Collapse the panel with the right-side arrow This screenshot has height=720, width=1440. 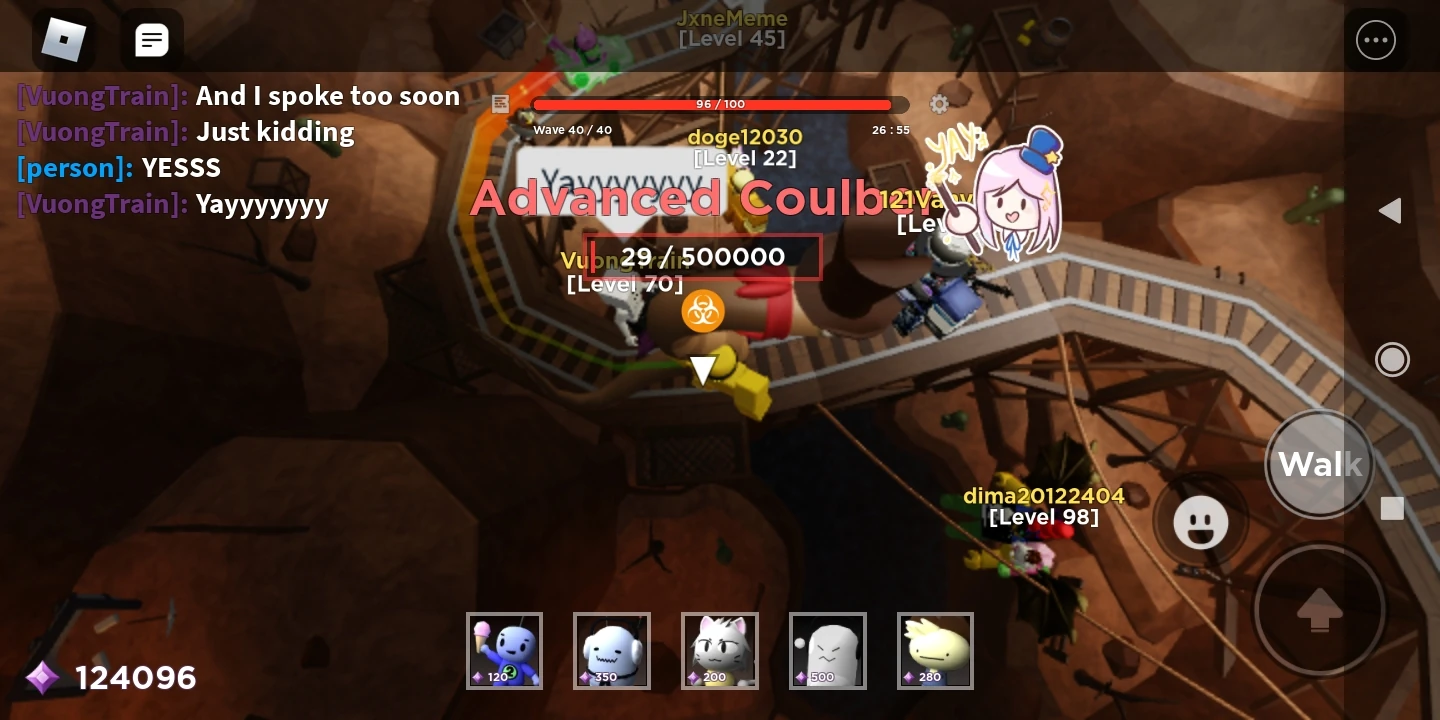1391,211
